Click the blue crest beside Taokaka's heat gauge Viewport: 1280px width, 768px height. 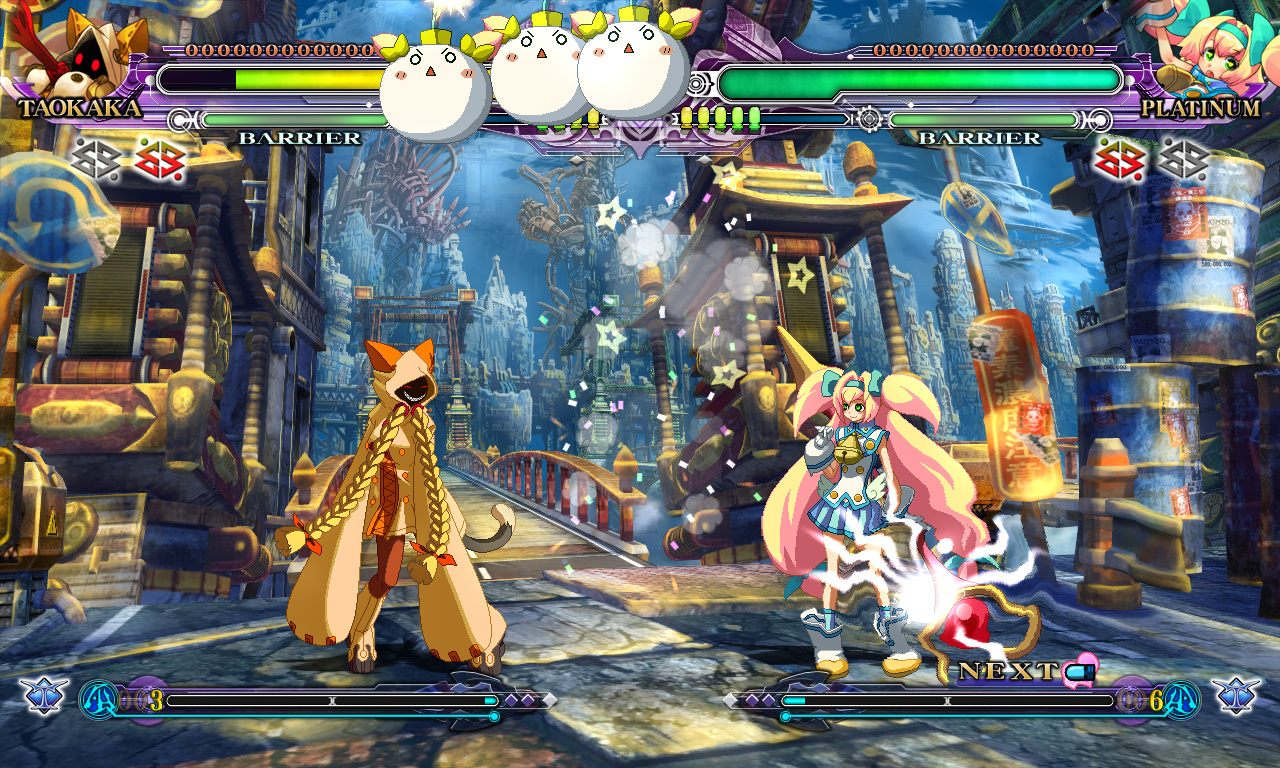(x=44, y=695)
